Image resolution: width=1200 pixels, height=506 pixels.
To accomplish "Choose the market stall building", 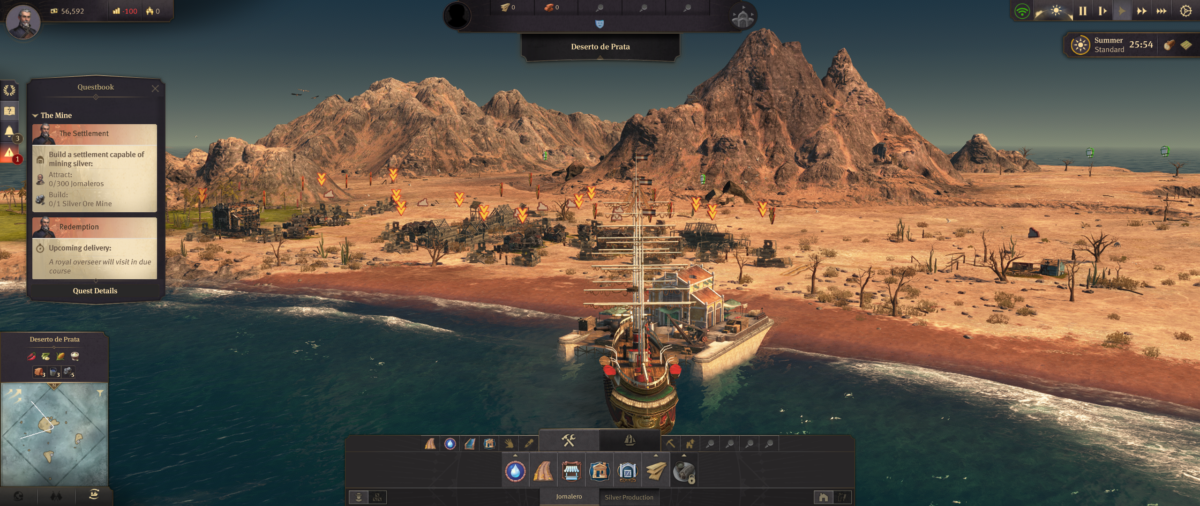I will (572, 470).
